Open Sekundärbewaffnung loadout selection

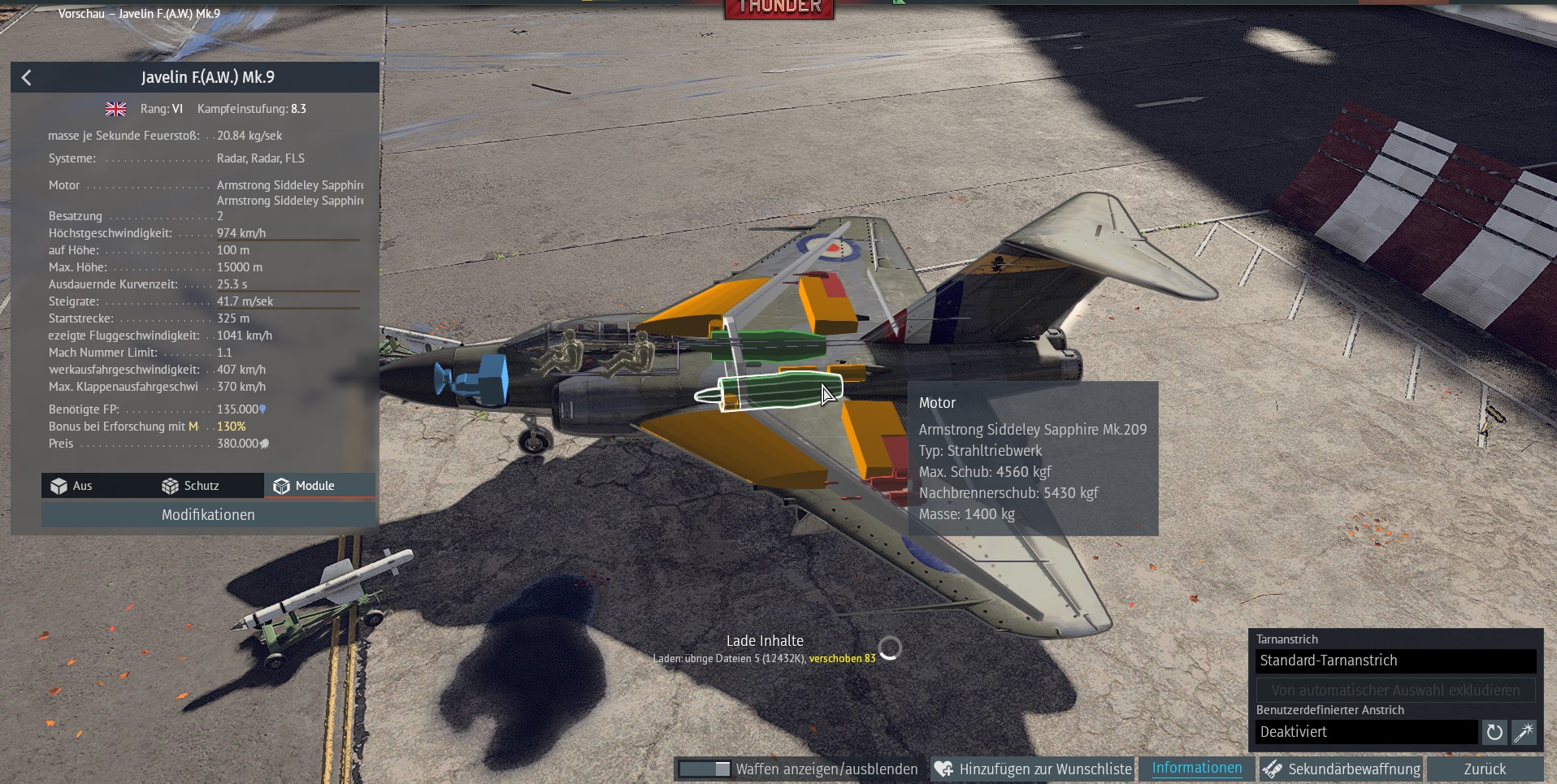1342,769
